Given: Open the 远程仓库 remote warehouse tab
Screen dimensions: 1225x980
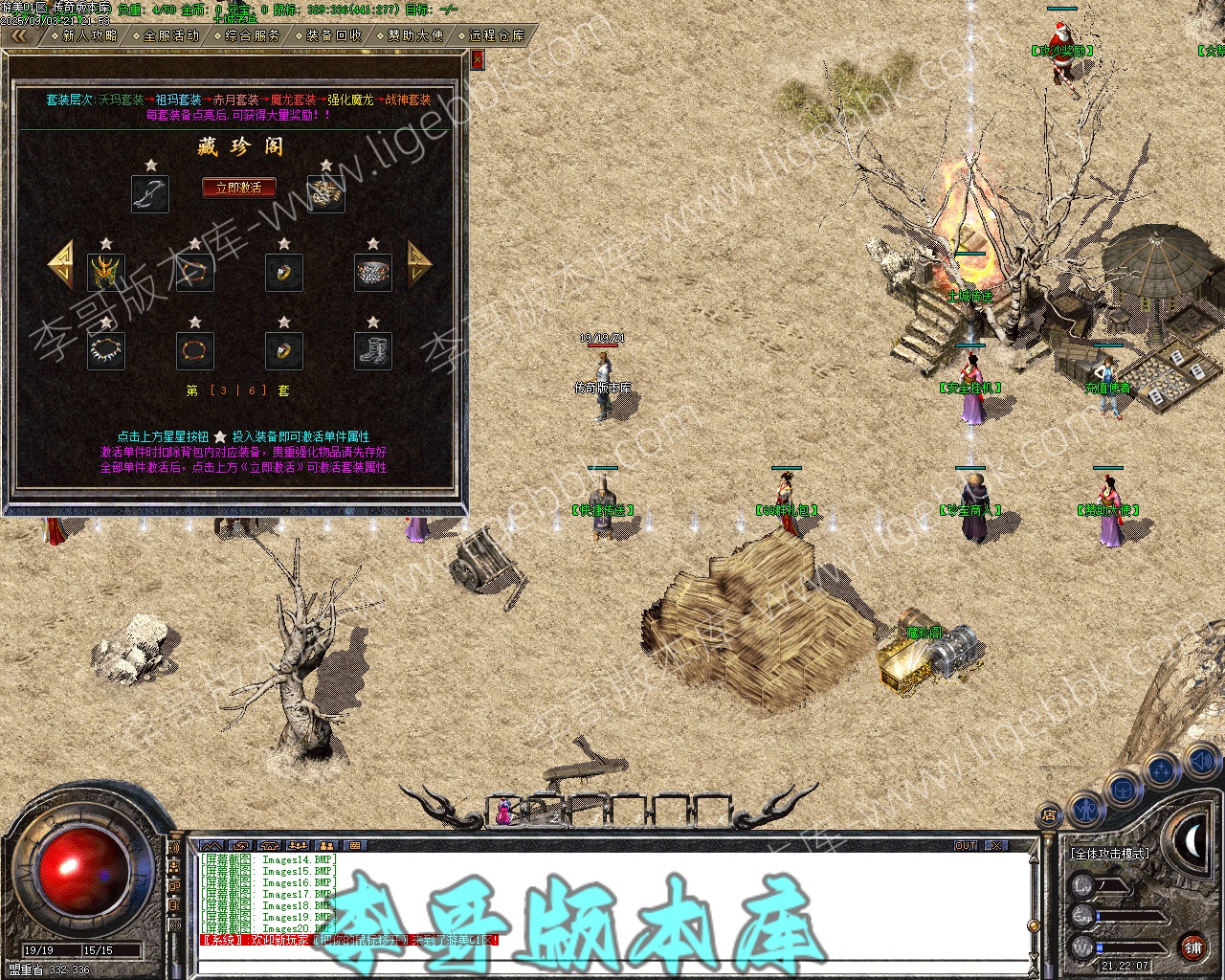Looking at the screenshot, I should [497, 36].
